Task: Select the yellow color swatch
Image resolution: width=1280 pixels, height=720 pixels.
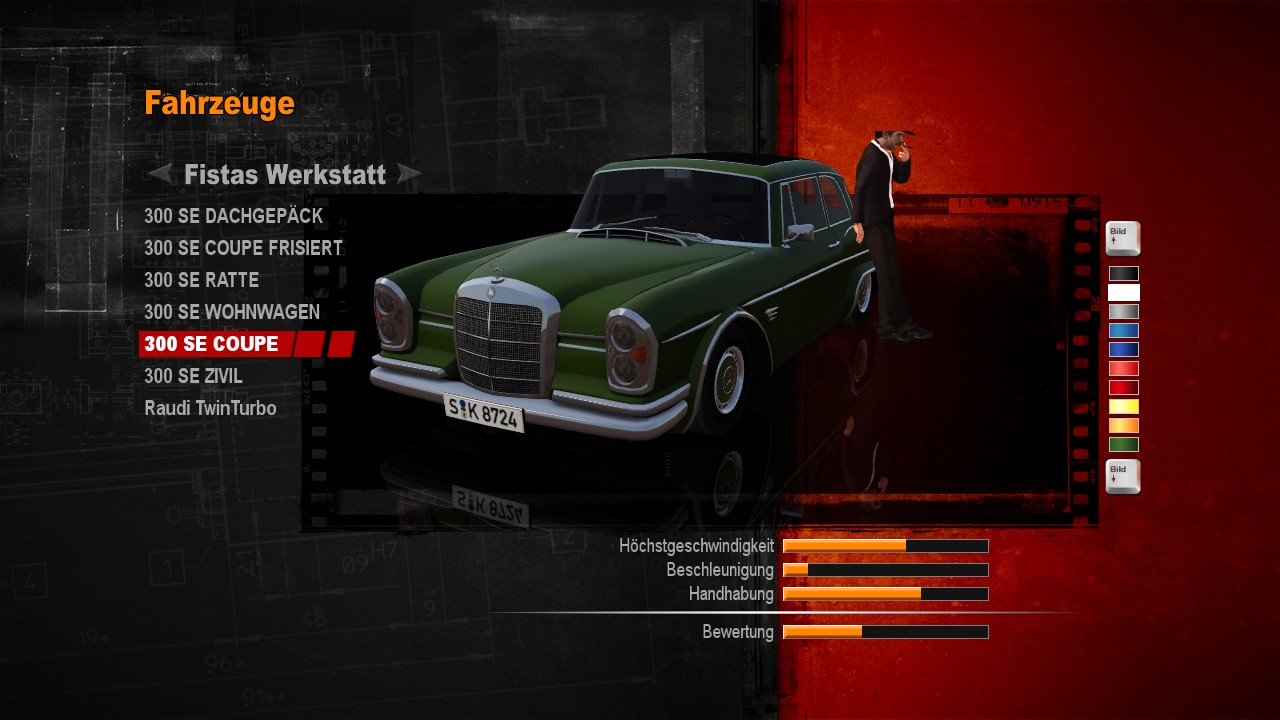Action: [1123, 406]
